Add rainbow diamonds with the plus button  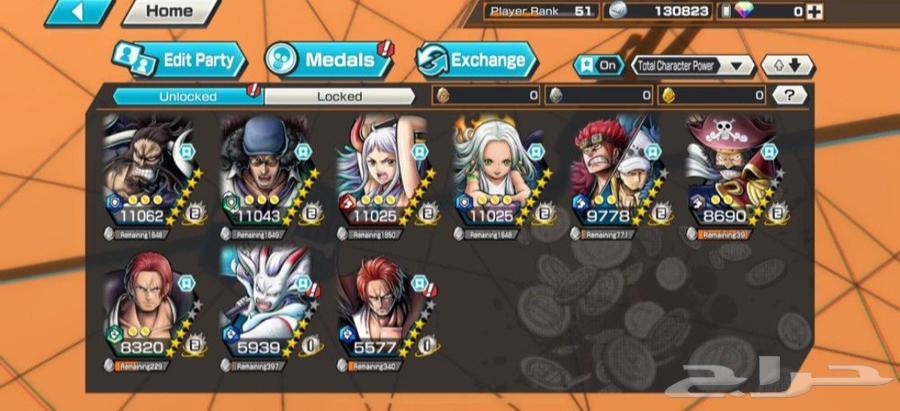coord(816,12)
